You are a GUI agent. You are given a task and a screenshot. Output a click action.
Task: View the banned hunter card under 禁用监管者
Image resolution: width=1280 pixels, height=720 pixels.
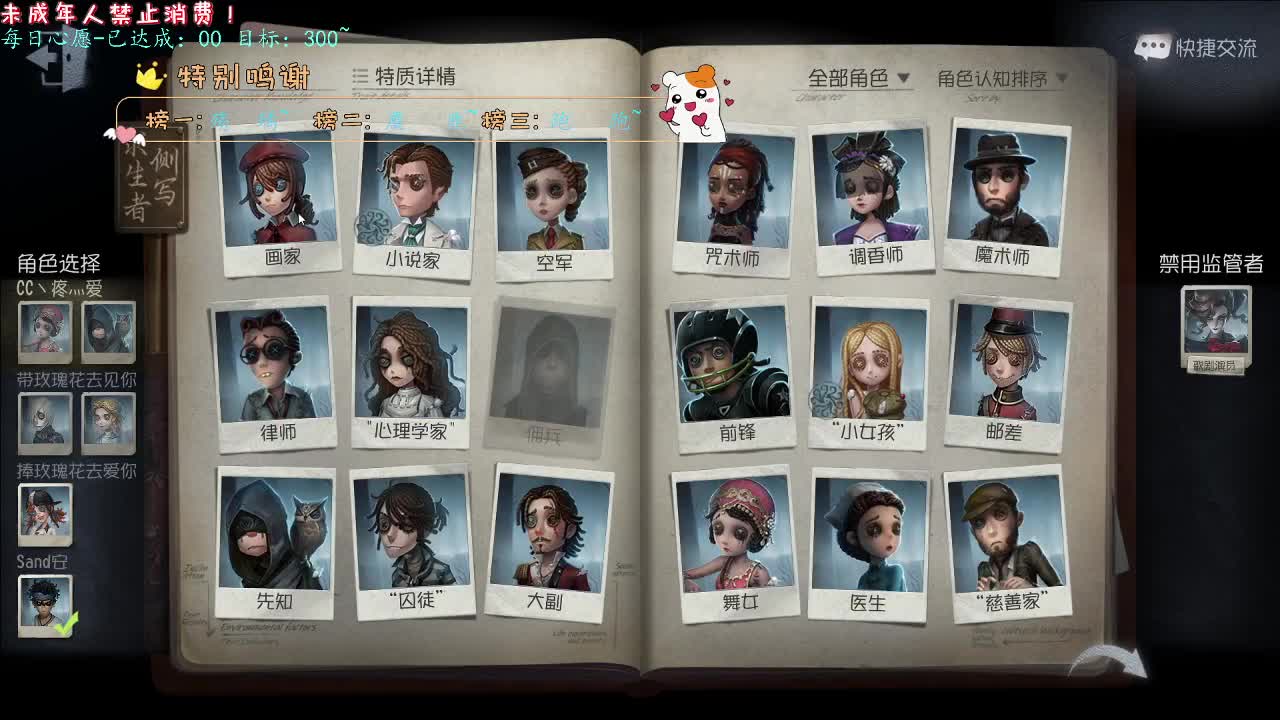coord(1216,320)
